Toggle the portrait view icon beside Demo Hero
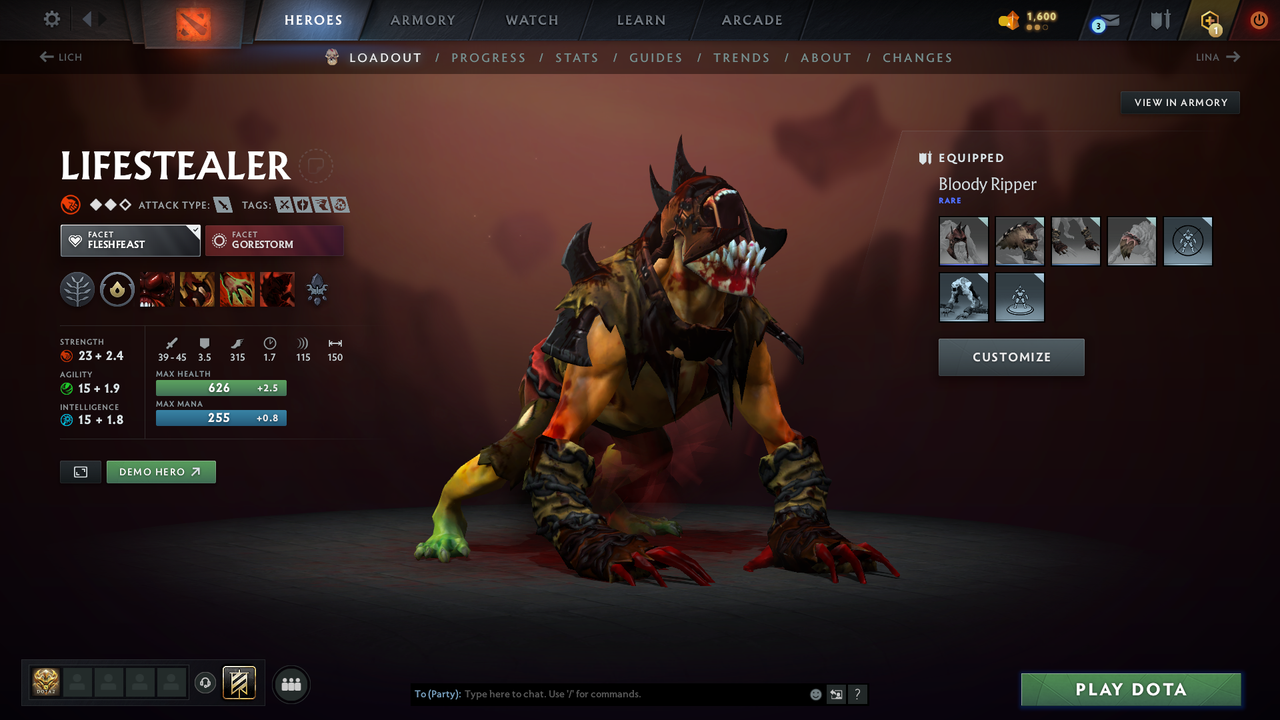 click(x=80, y=471)
